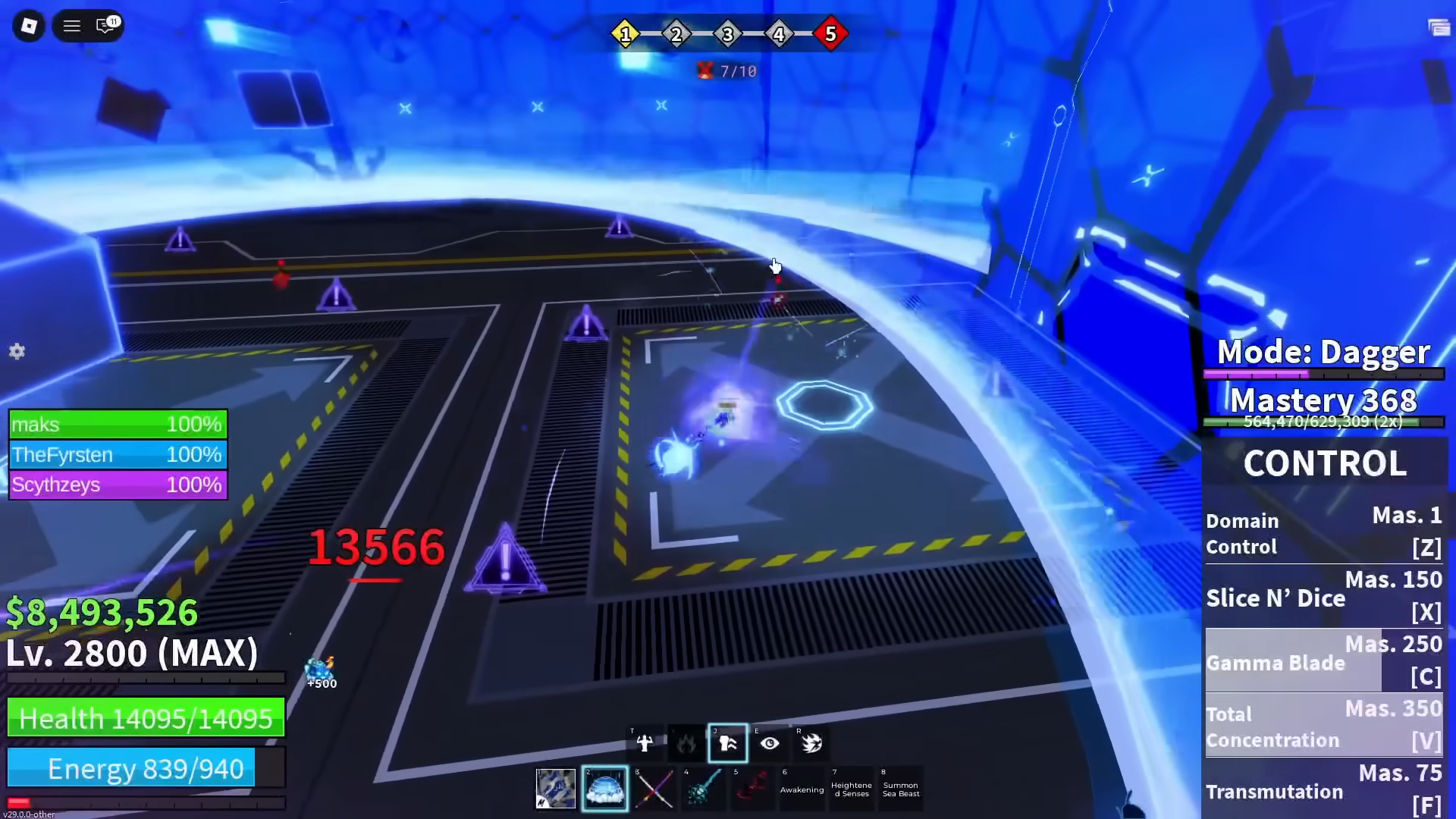Viewport: 1456px width, 819px height.
Task: Toggle the flexing figure ability icon
Action: click(x=645, y=743)
